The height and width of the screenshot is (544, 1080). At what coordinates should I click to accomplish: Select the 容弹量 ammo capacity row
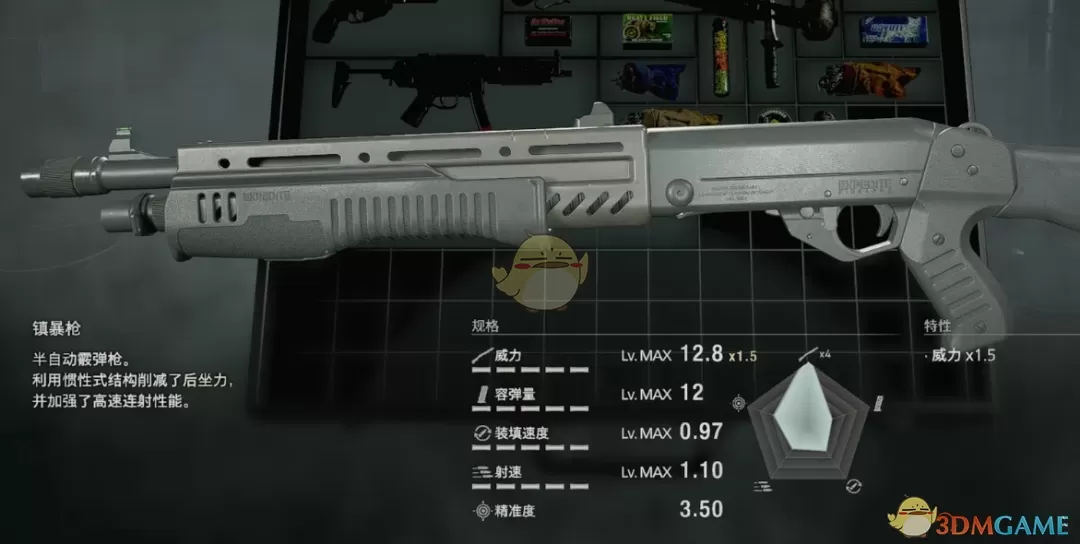(598, 394)
